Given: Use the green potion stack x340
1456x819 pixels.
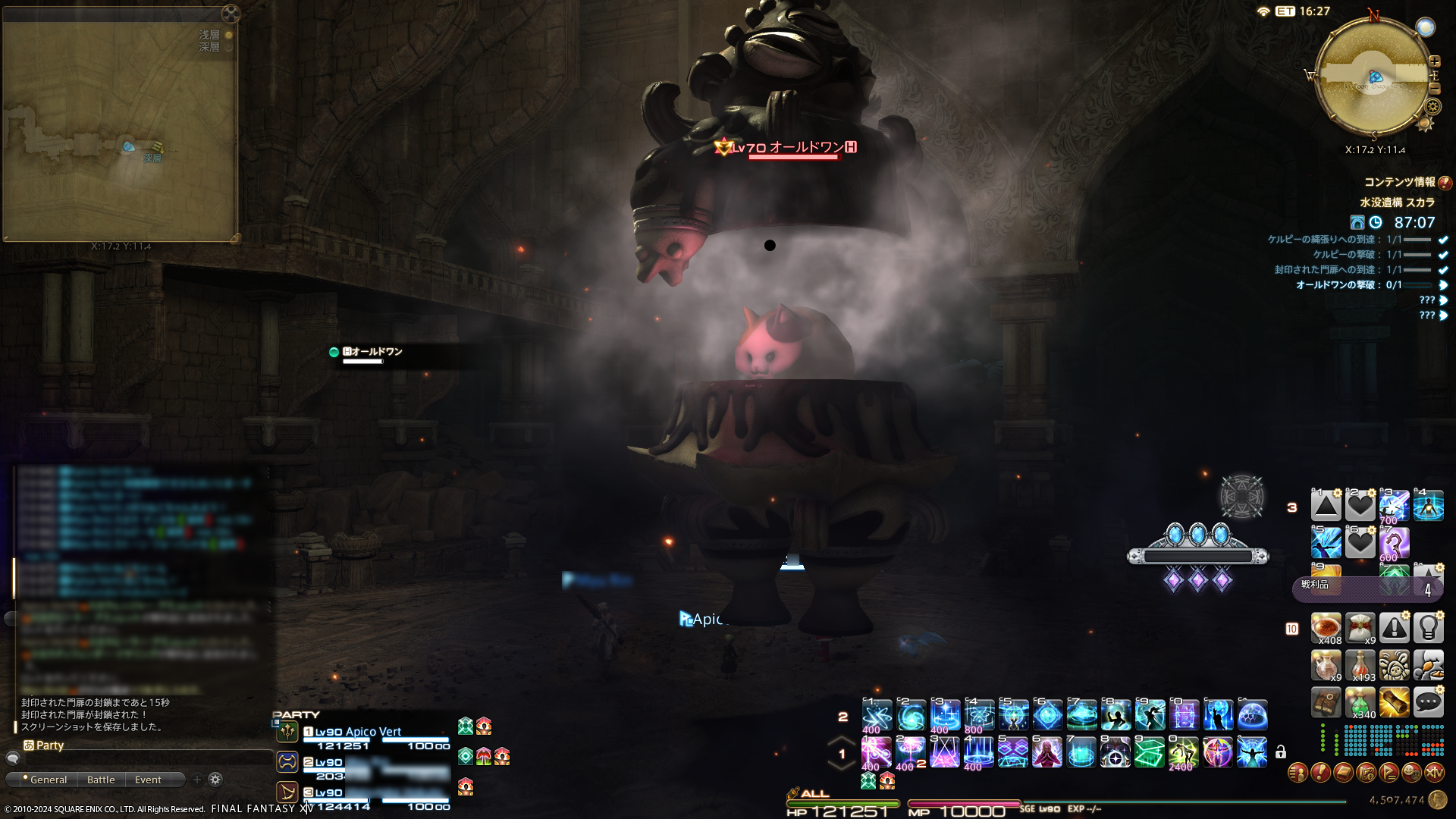Looking at the screenshot, I should [1360, 702].
